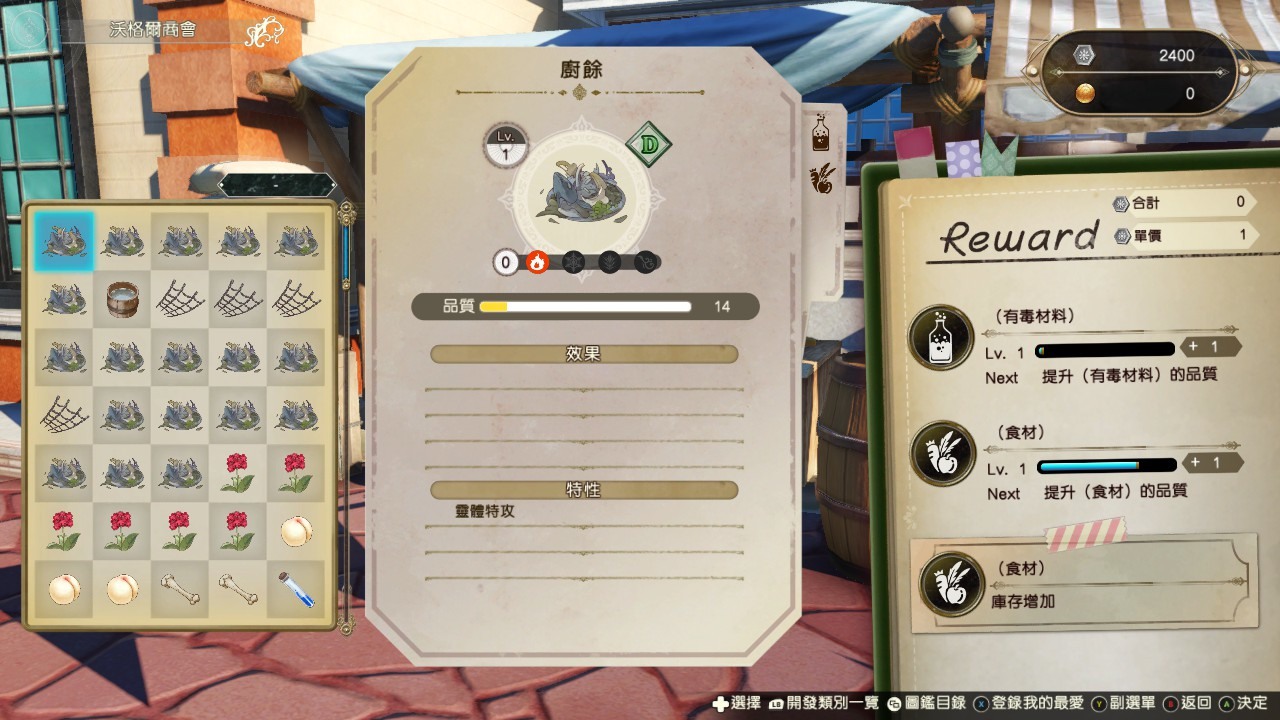Click the Lv. 1 clock emblem above the item

tap(505, 142)
